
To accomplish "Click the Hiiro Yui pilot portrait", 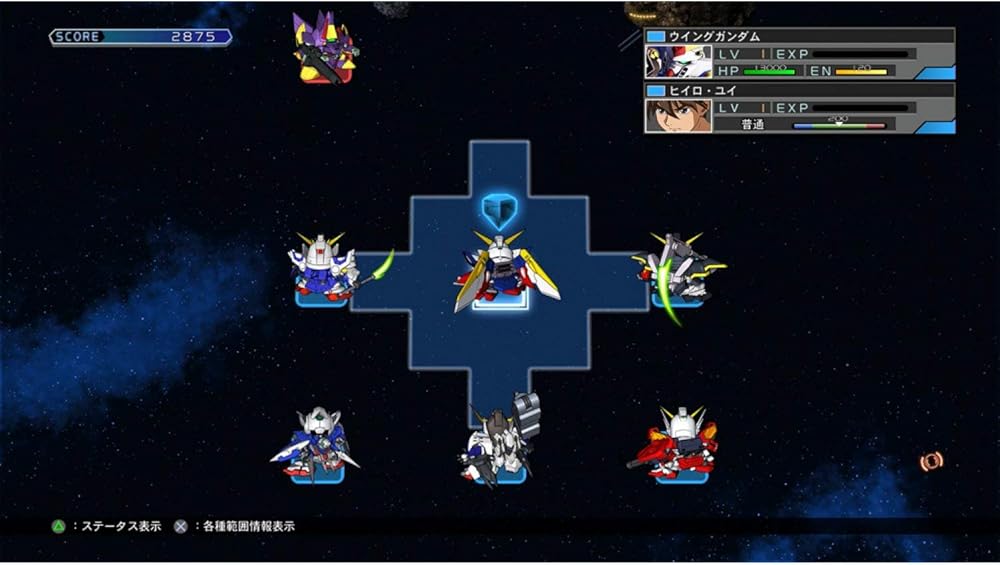I will point(678,116).
